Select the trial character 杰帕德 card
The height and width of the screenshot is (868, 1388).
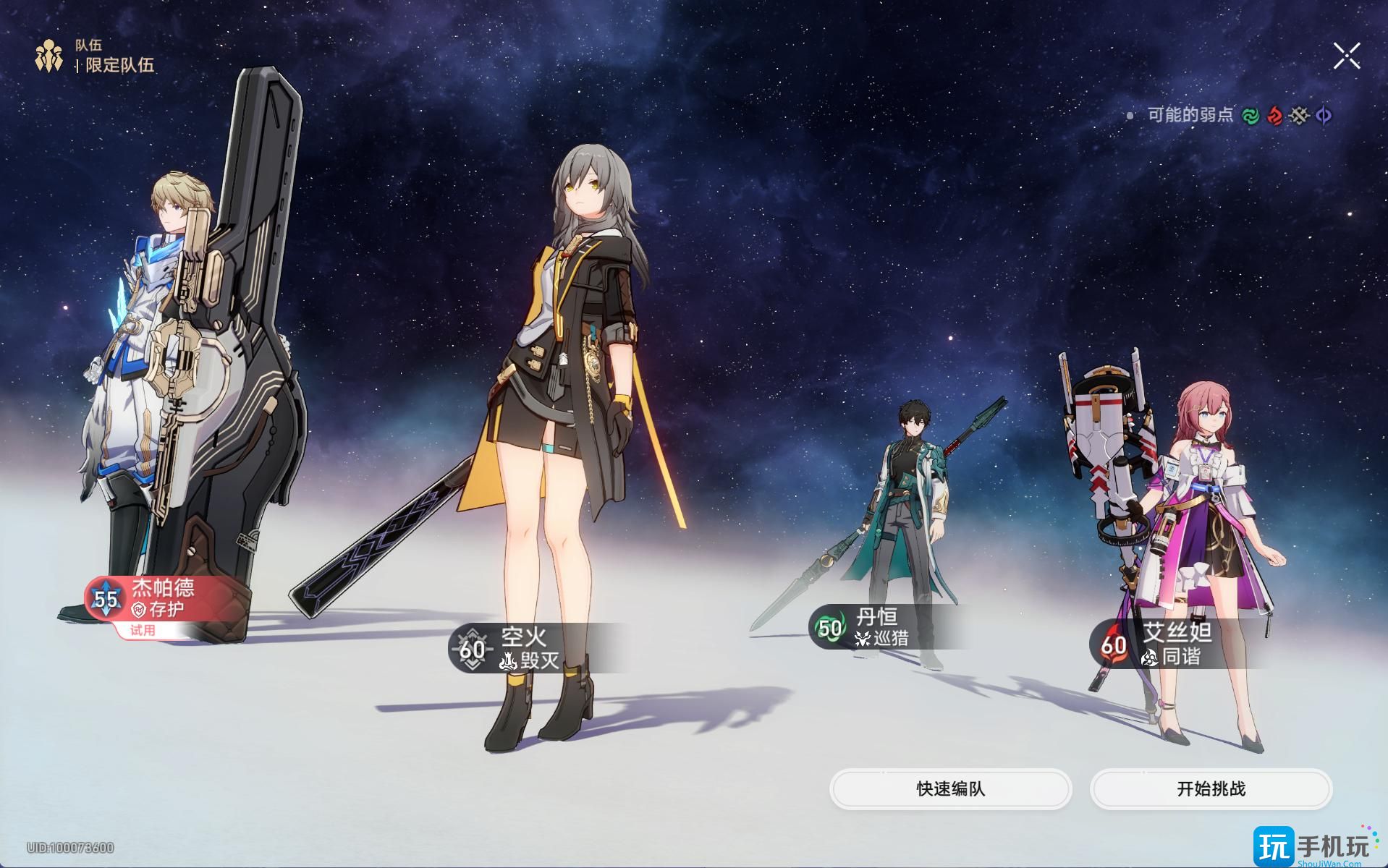click(x=152, y=600)
